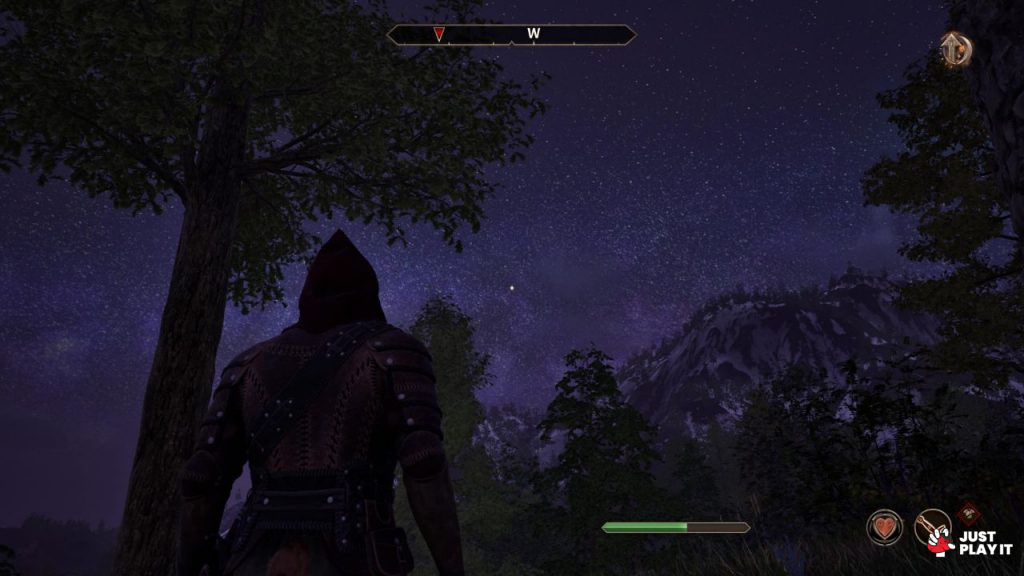Click the red diamond status icon
1024x576 pixels.
click(x=967, y=514)
